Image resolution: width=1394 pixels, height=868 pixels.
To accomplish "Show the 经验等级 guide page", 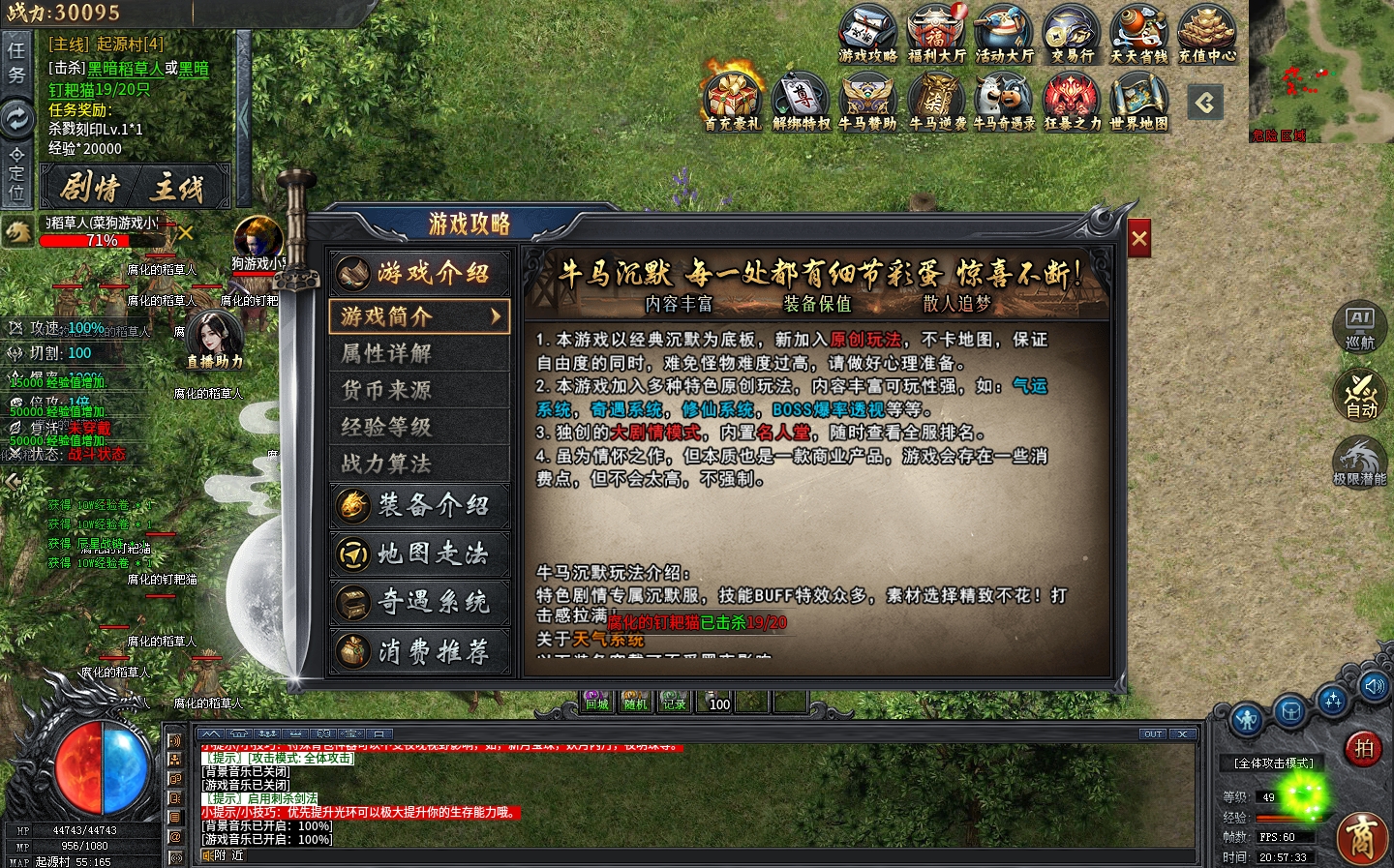I will point(419,427).
